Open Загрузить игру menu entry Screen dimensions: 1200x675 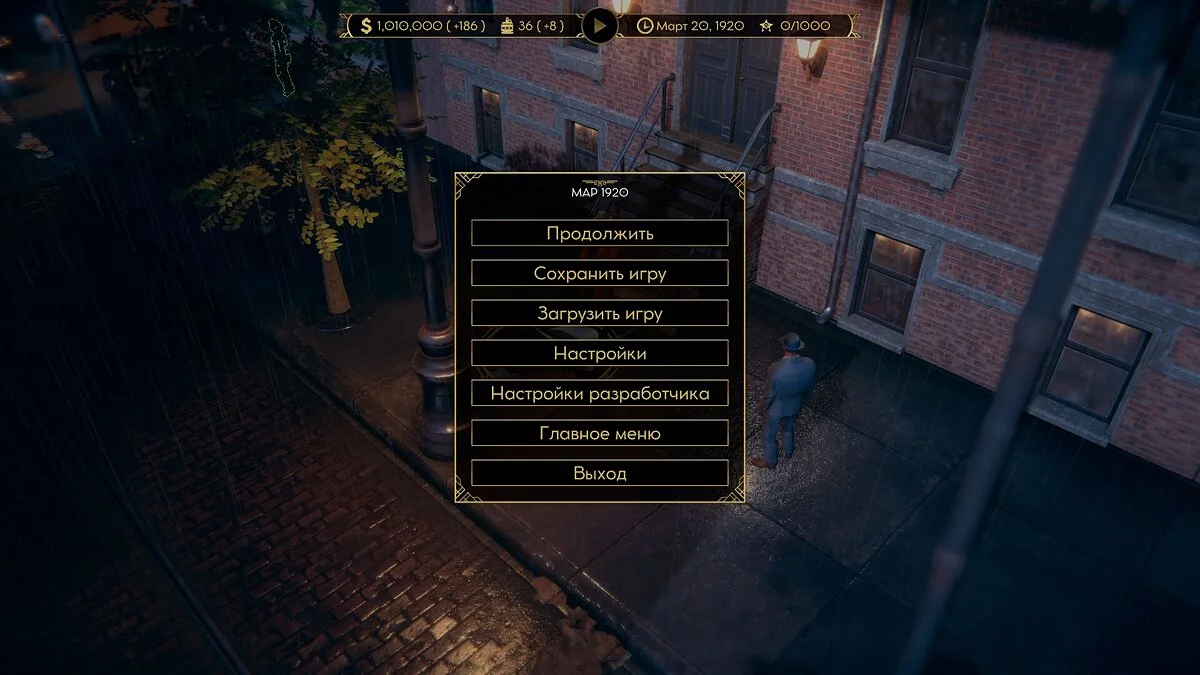point(600,313)
